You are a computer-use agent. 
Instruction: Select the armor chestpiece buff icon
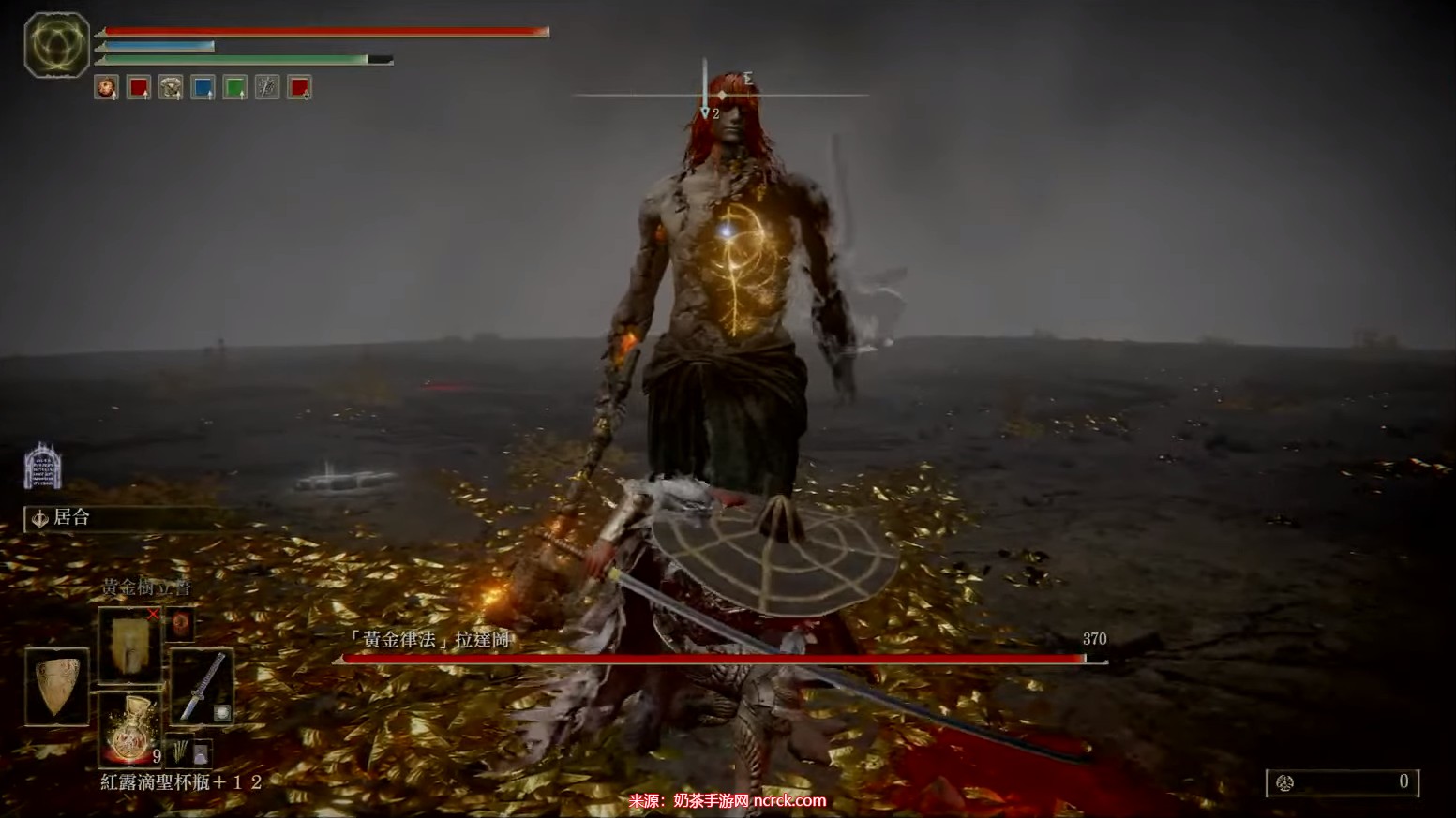tap(171, 88)
